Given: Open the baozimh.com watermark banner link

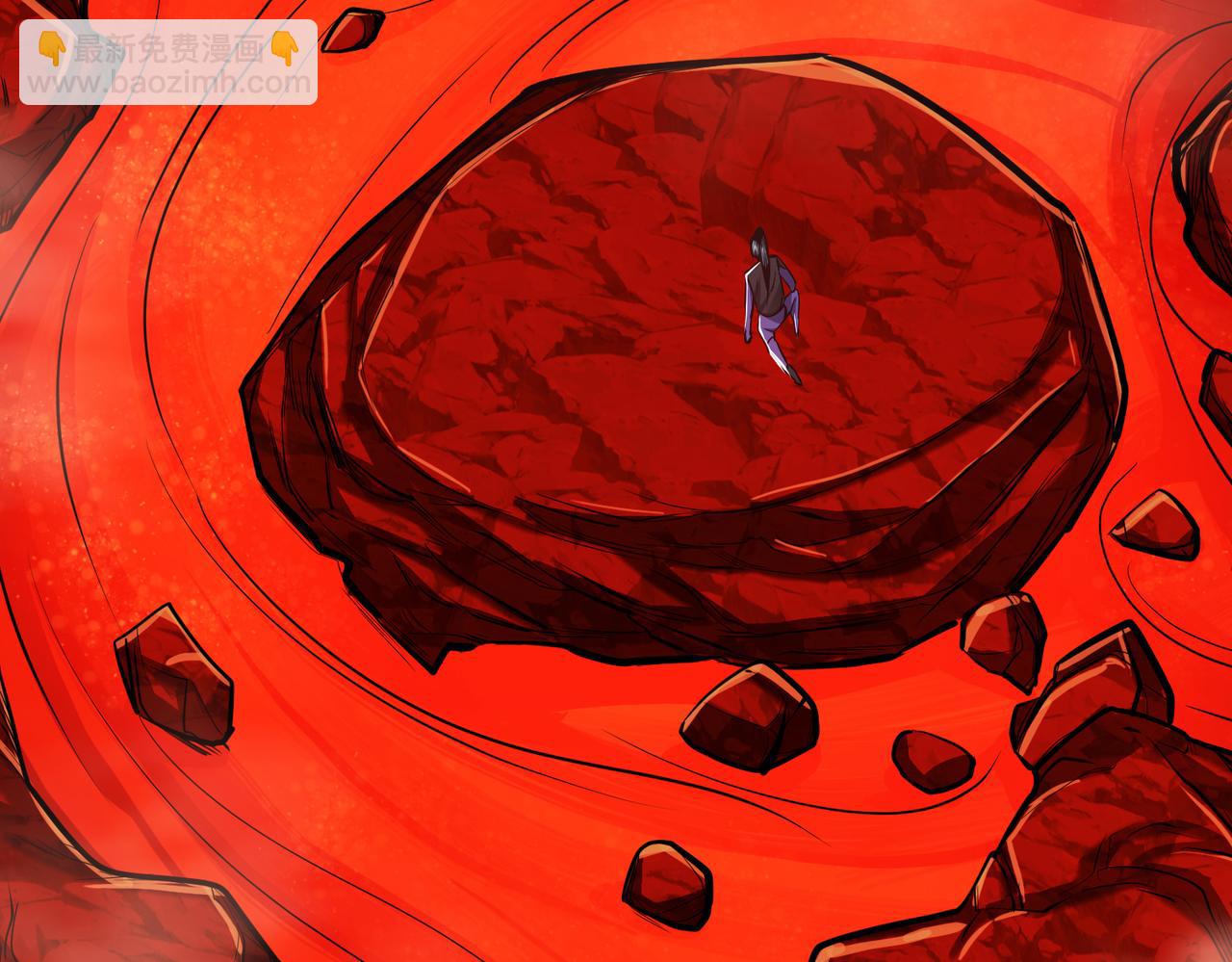Looking at the screenshot, I should point(167,64).
